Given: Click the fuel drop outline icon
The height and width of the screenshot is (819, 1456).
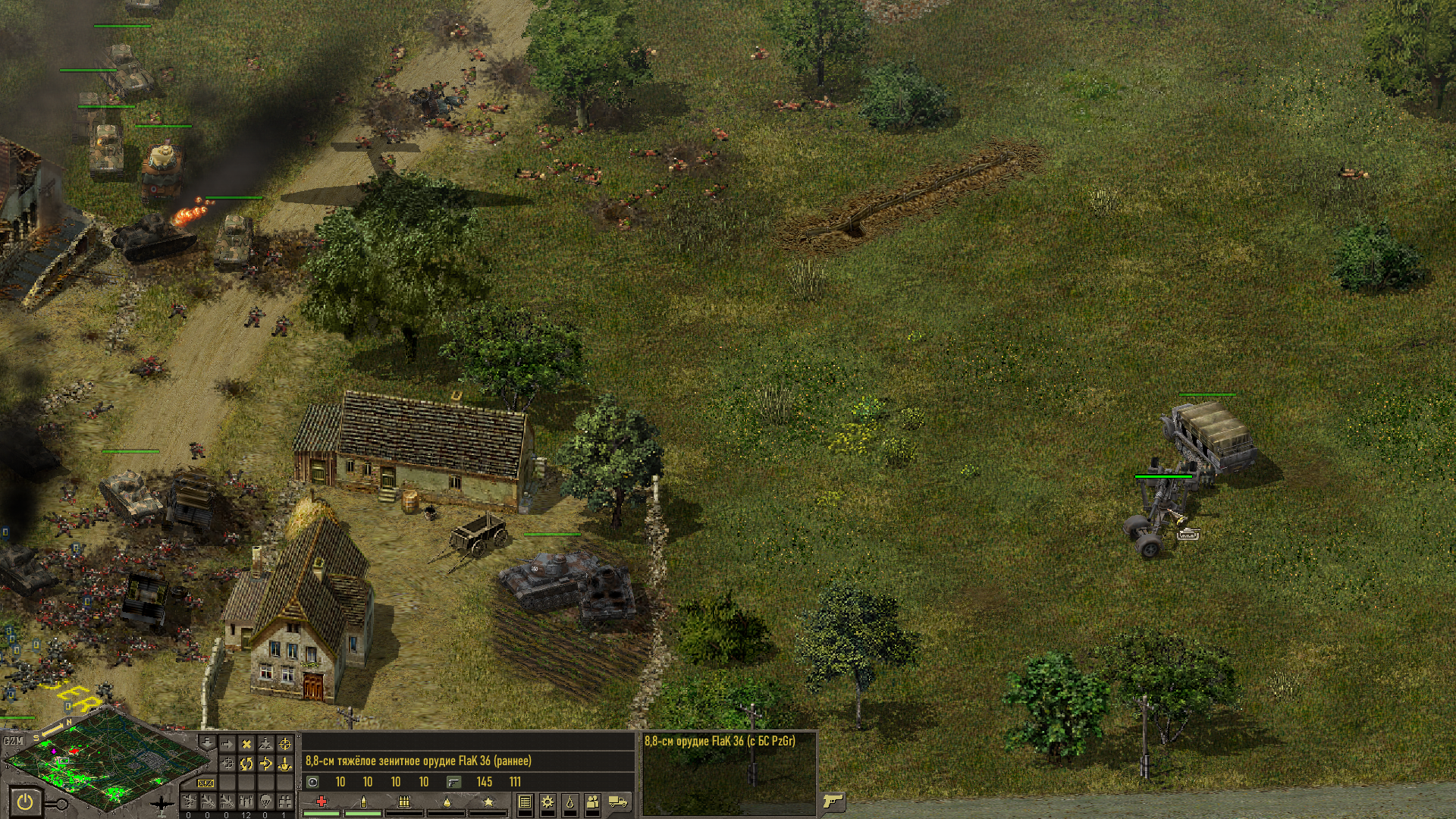Looking at the screenshot, I should click(570, 802).
